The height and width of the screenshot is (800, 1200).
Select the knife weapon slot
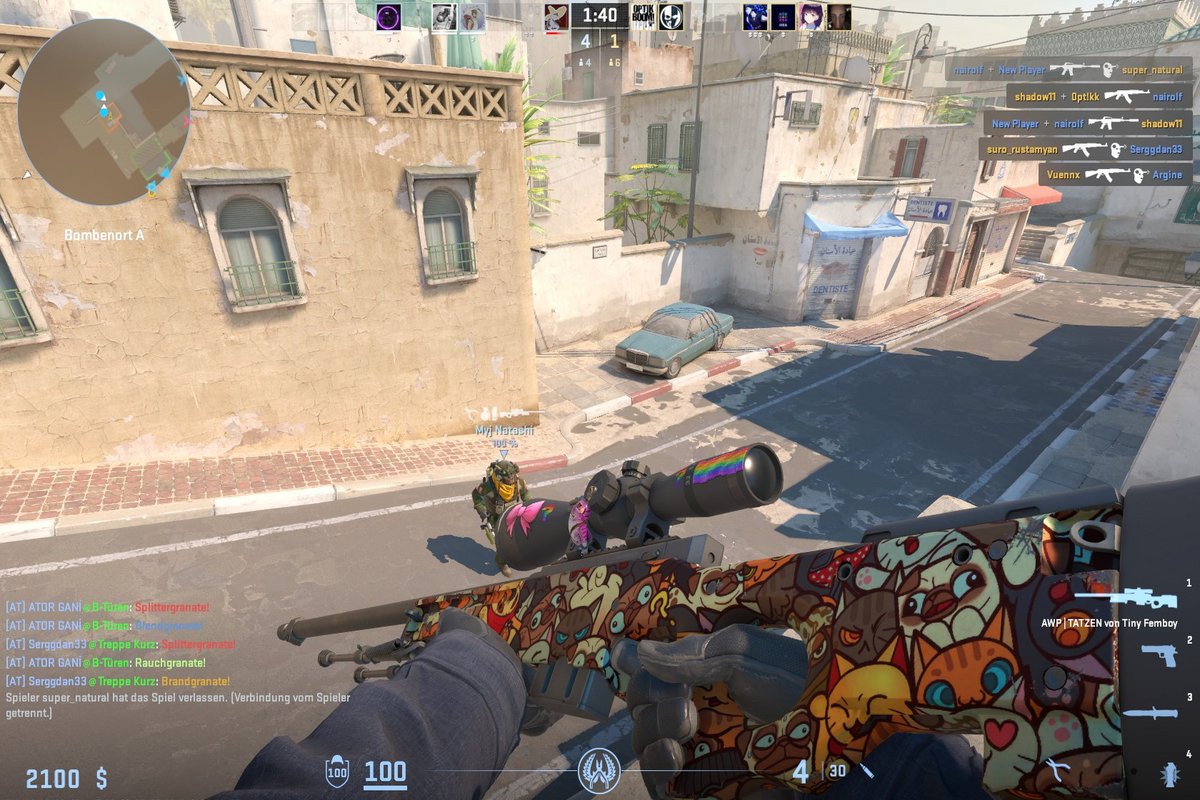click(1150, 713)
